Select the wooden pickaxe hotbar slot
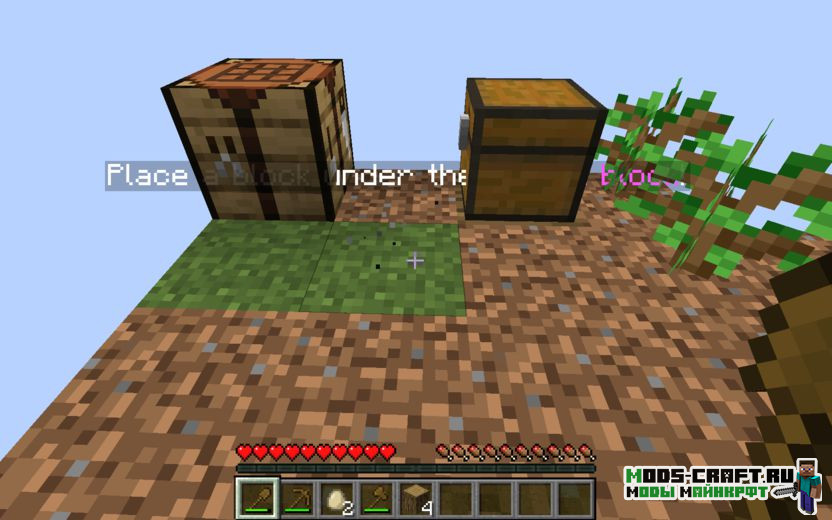This screenshot has height=520, width=832. [x=297, y=497]
